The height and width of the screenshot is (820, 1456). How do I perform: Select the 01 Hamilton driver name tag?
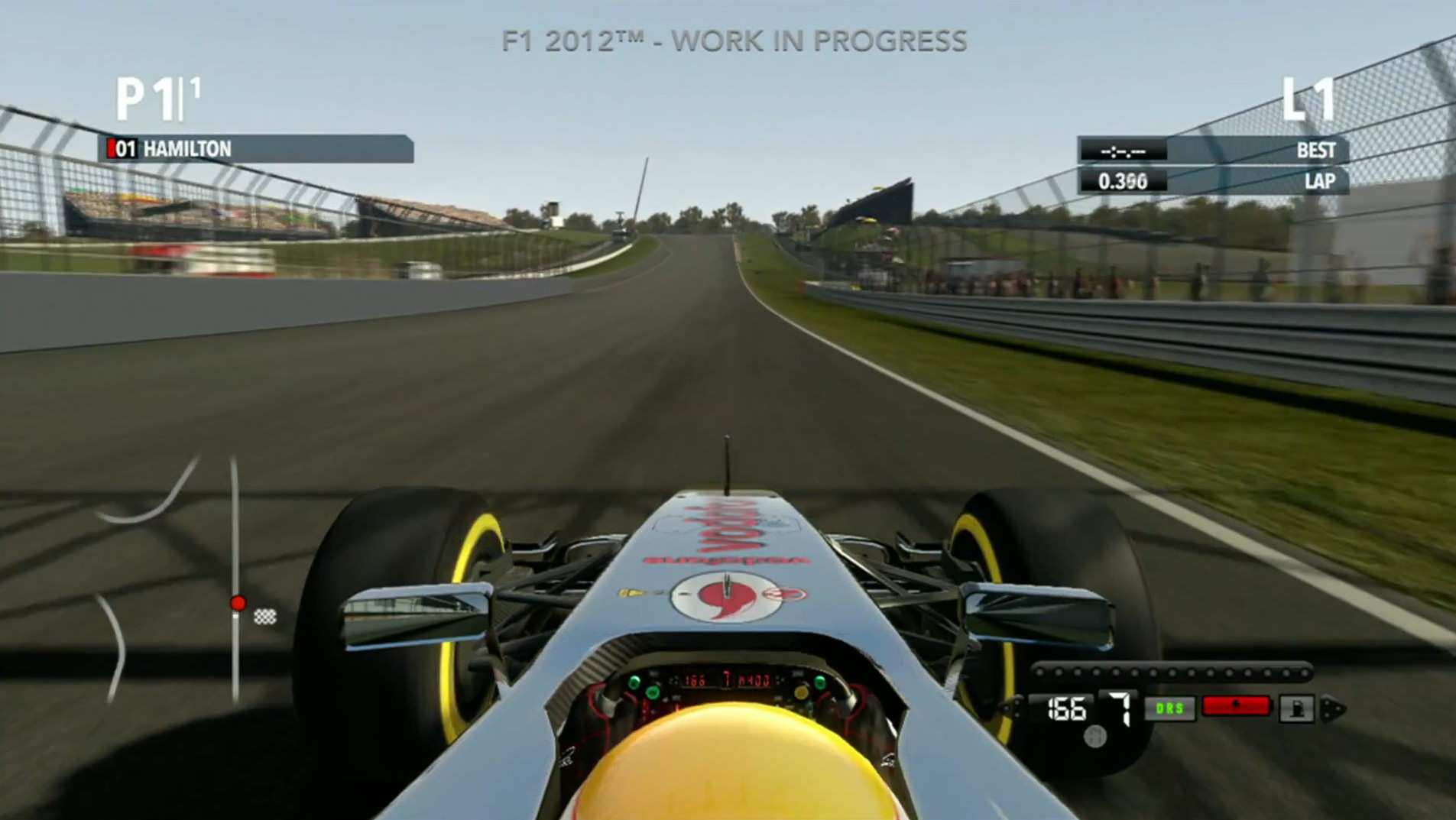tap(256, 148)
